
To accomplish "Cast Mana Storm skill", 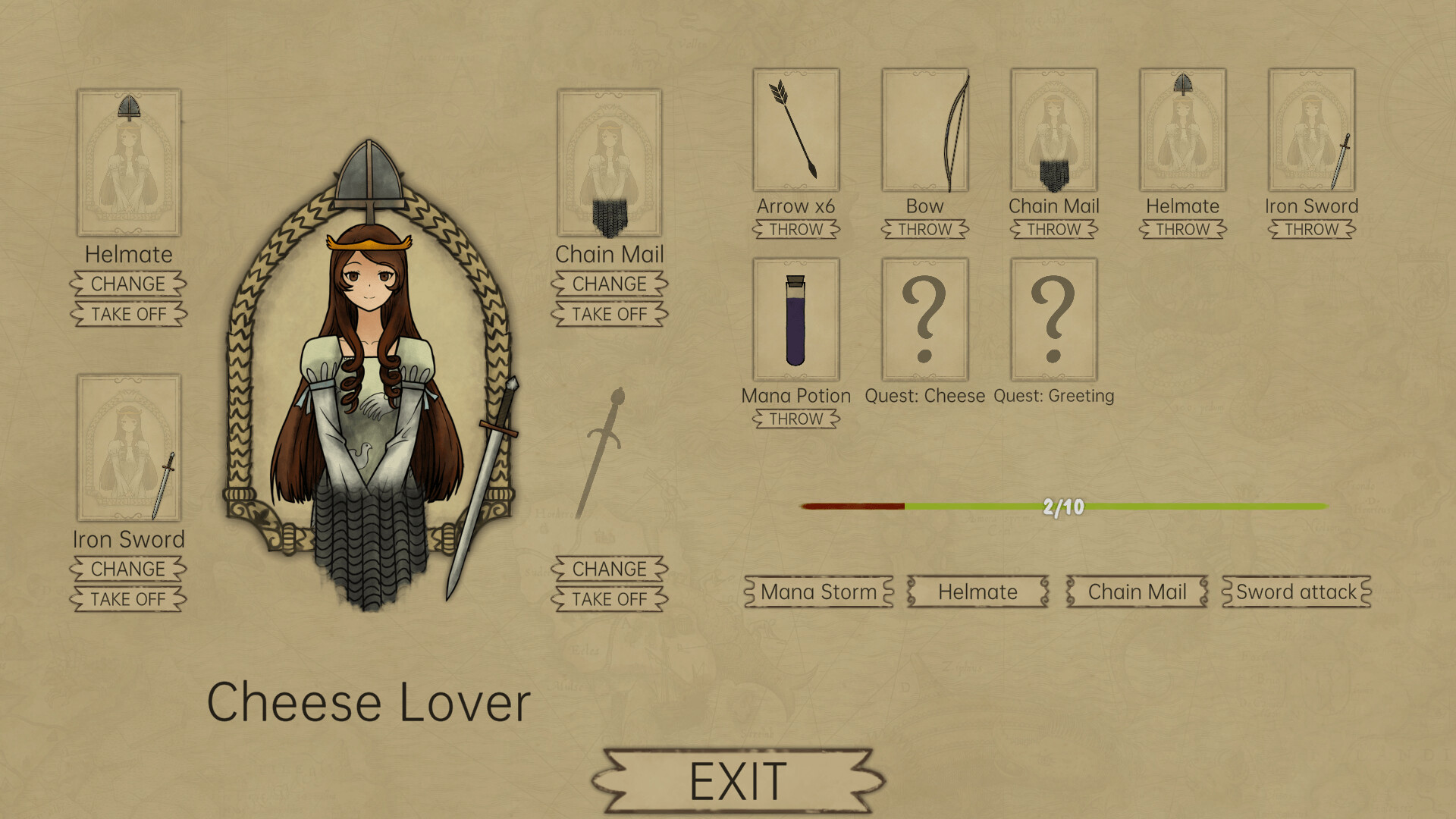I will pyautogui.click(x=817, y=592).
